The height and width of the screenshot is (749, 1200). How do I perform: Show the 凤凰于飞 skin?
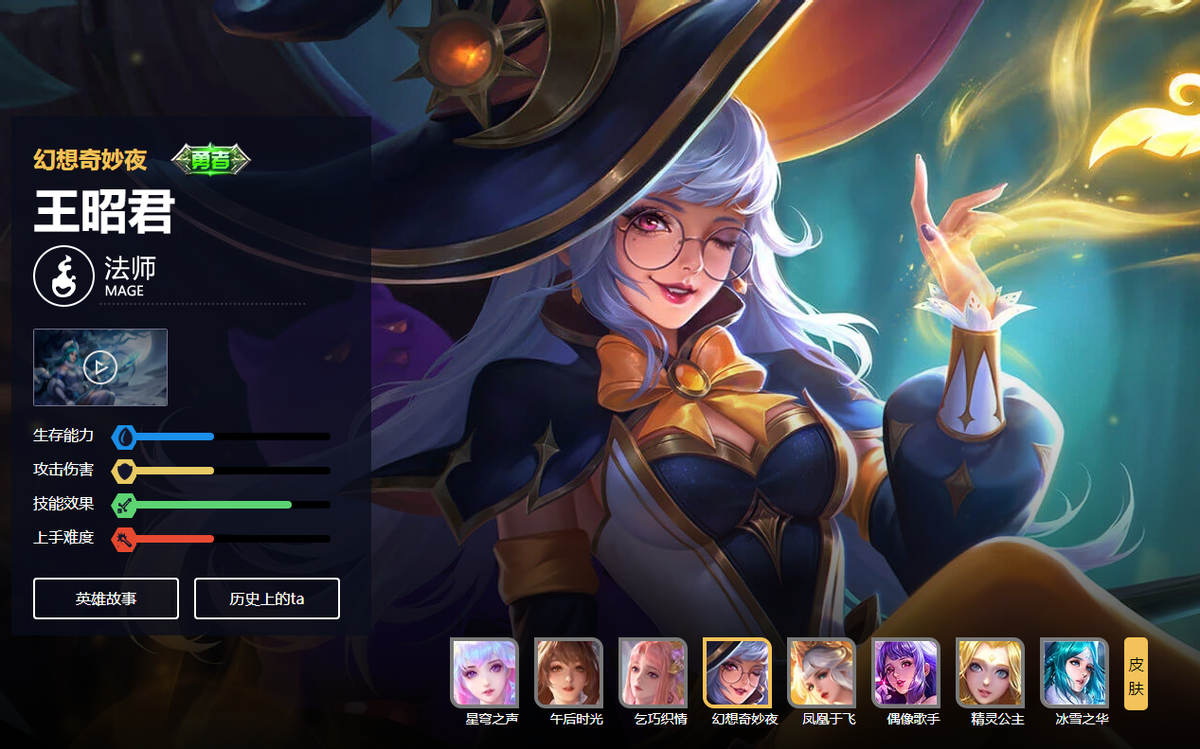tap(821, 672)
